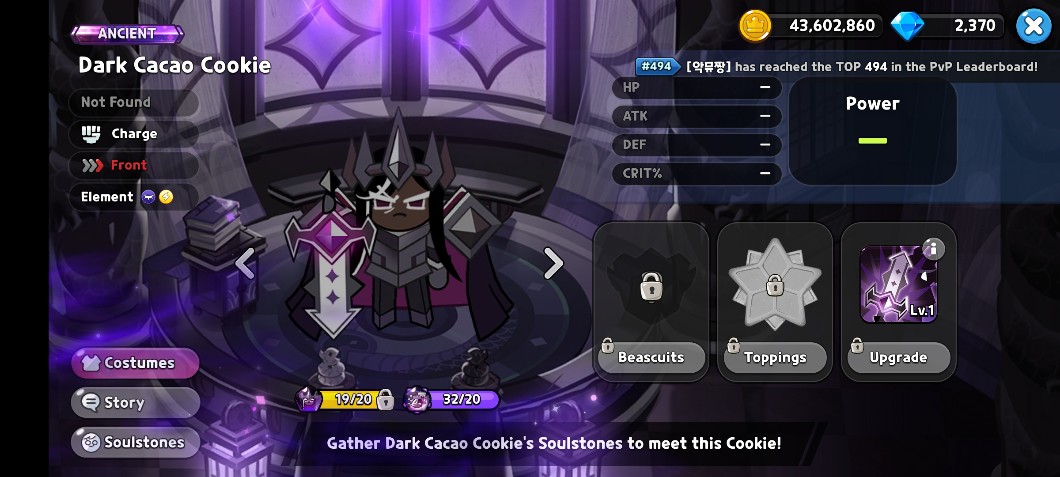The width and height of the screenshot is (1060, 477).
Task: Show the previous cookie with left arrow
Action: click(244, 263)
